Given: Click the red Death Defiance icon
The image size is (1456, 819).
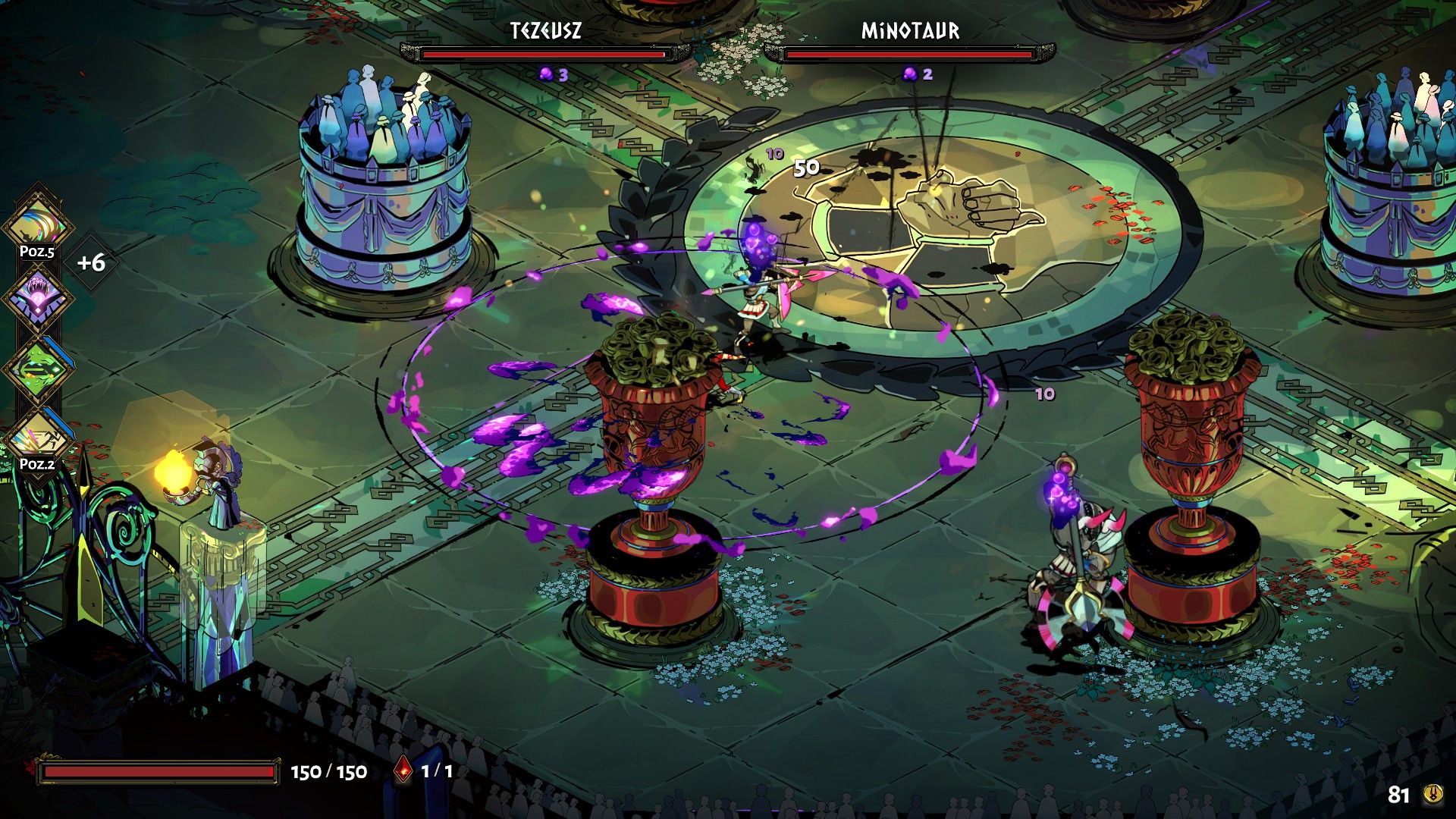Looking at the screenshot, I should [403, 771].
